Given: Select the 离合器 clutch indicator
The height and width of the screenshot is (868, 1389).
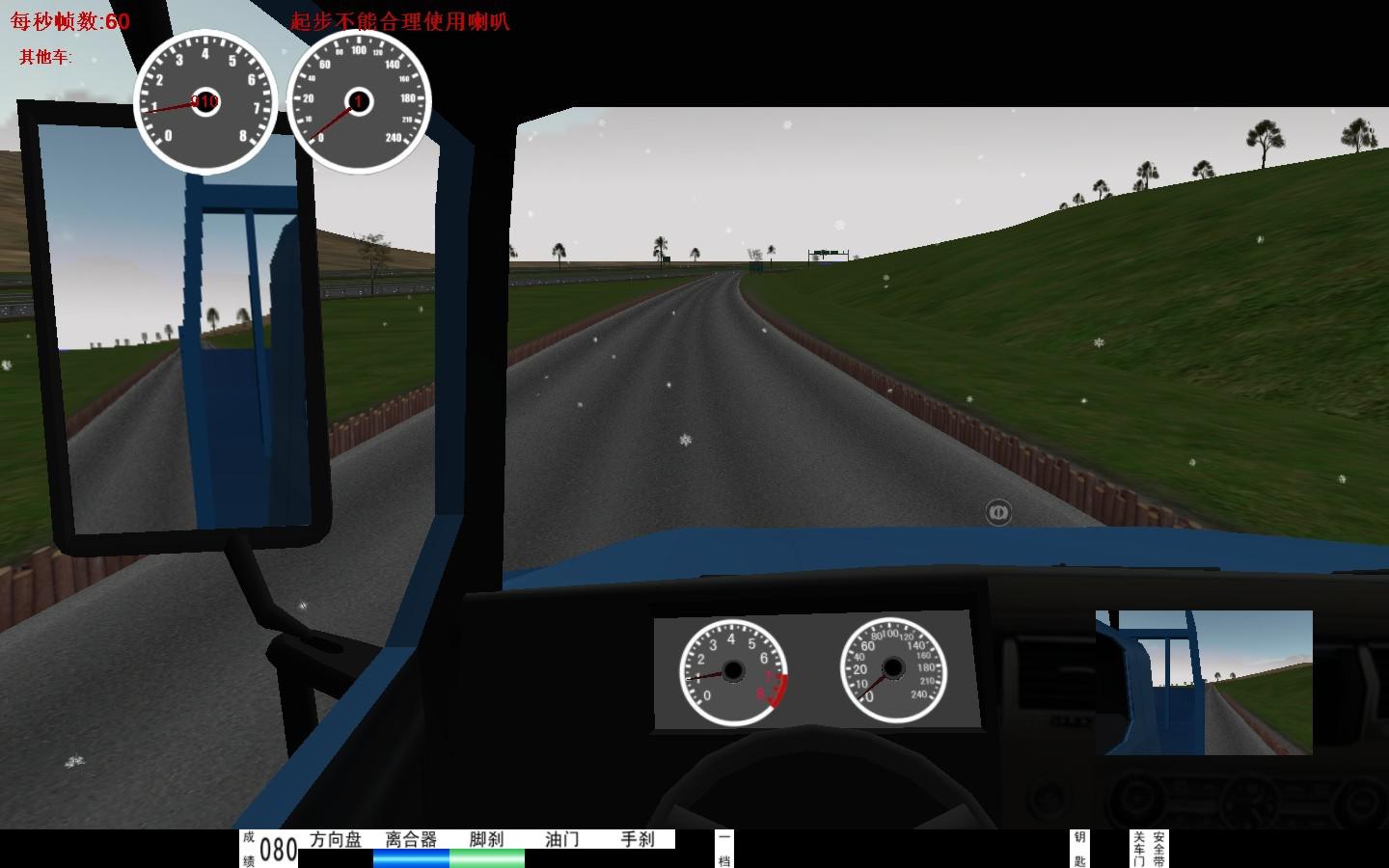Looking at the screenshot, I should tap(411, 840).
